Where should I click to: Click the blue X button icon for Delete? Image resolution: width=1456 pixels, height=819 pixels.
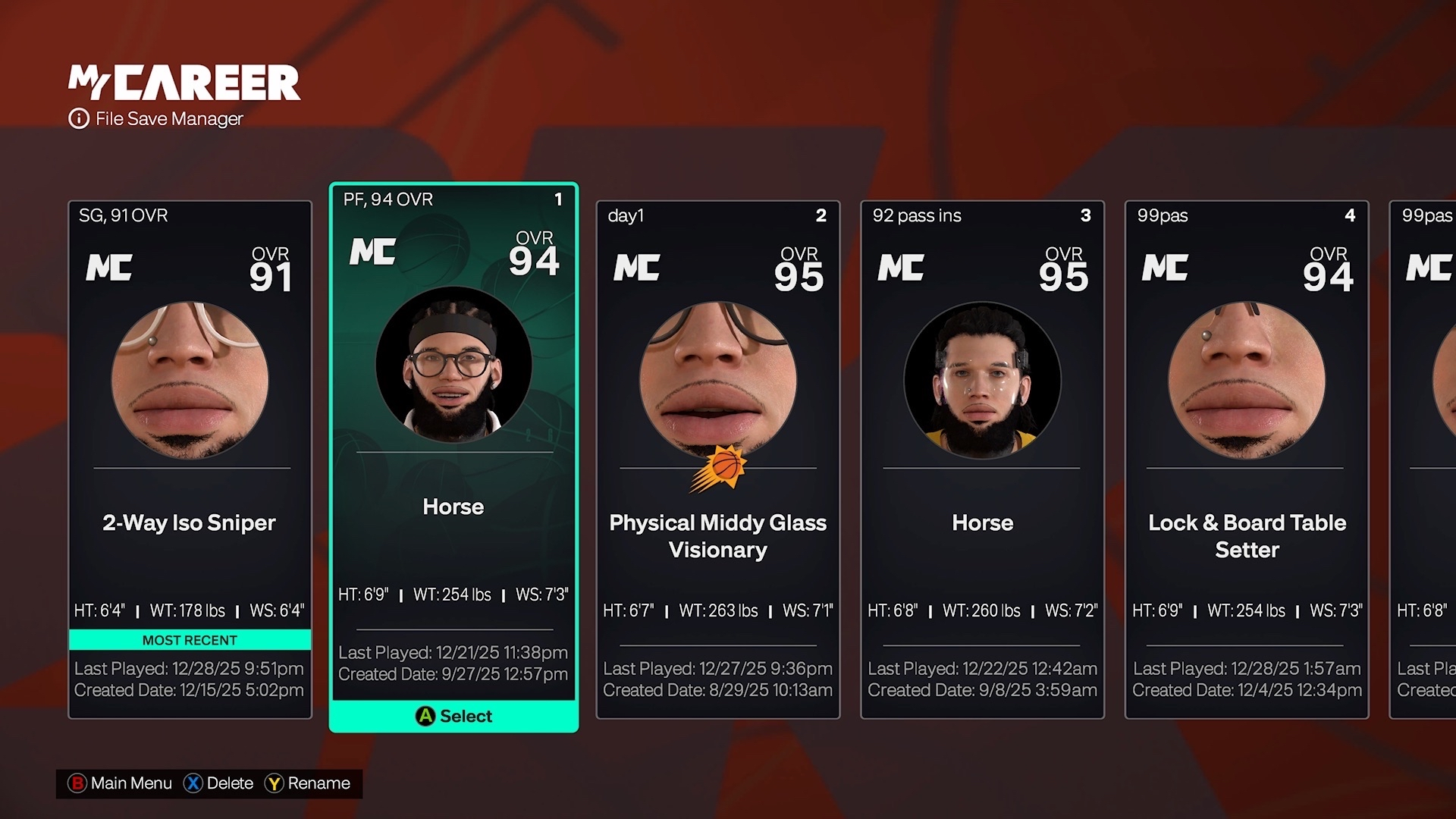(194, 783)
